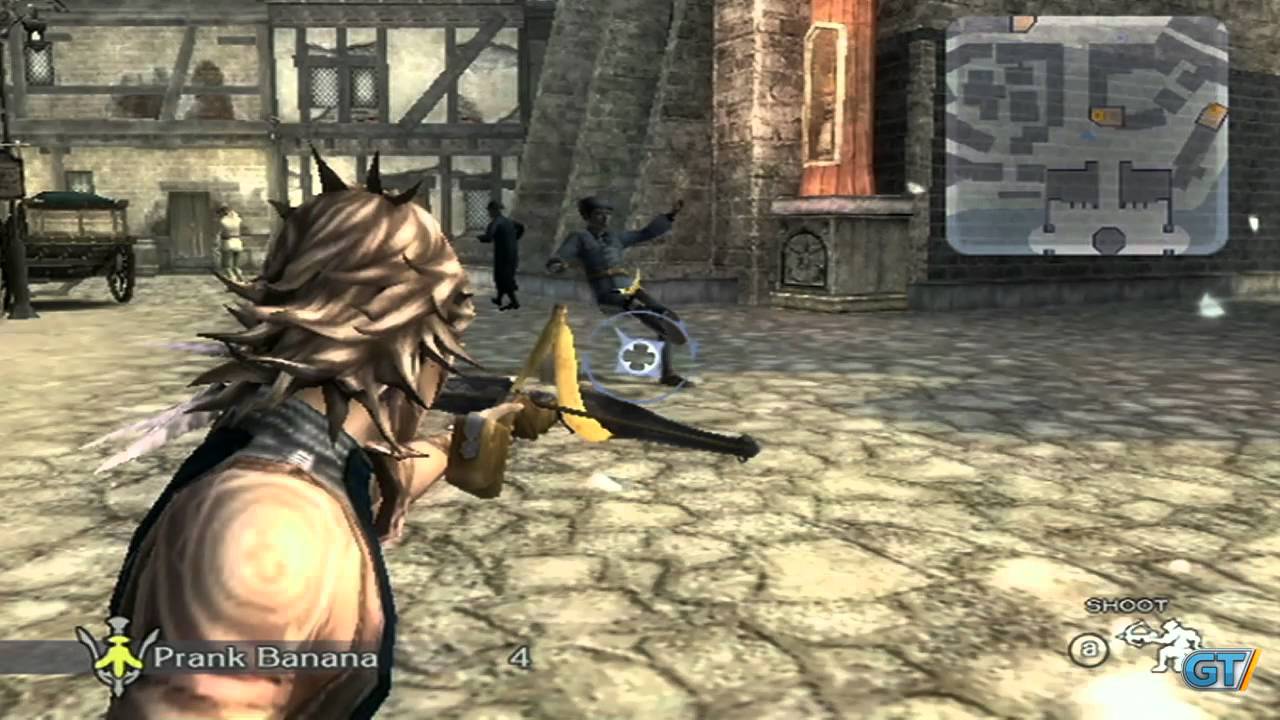The height and width of the screenshot is (720, 1280).
Task: Click the orange marker on the minimap right edge
Action: [1212, 113]
